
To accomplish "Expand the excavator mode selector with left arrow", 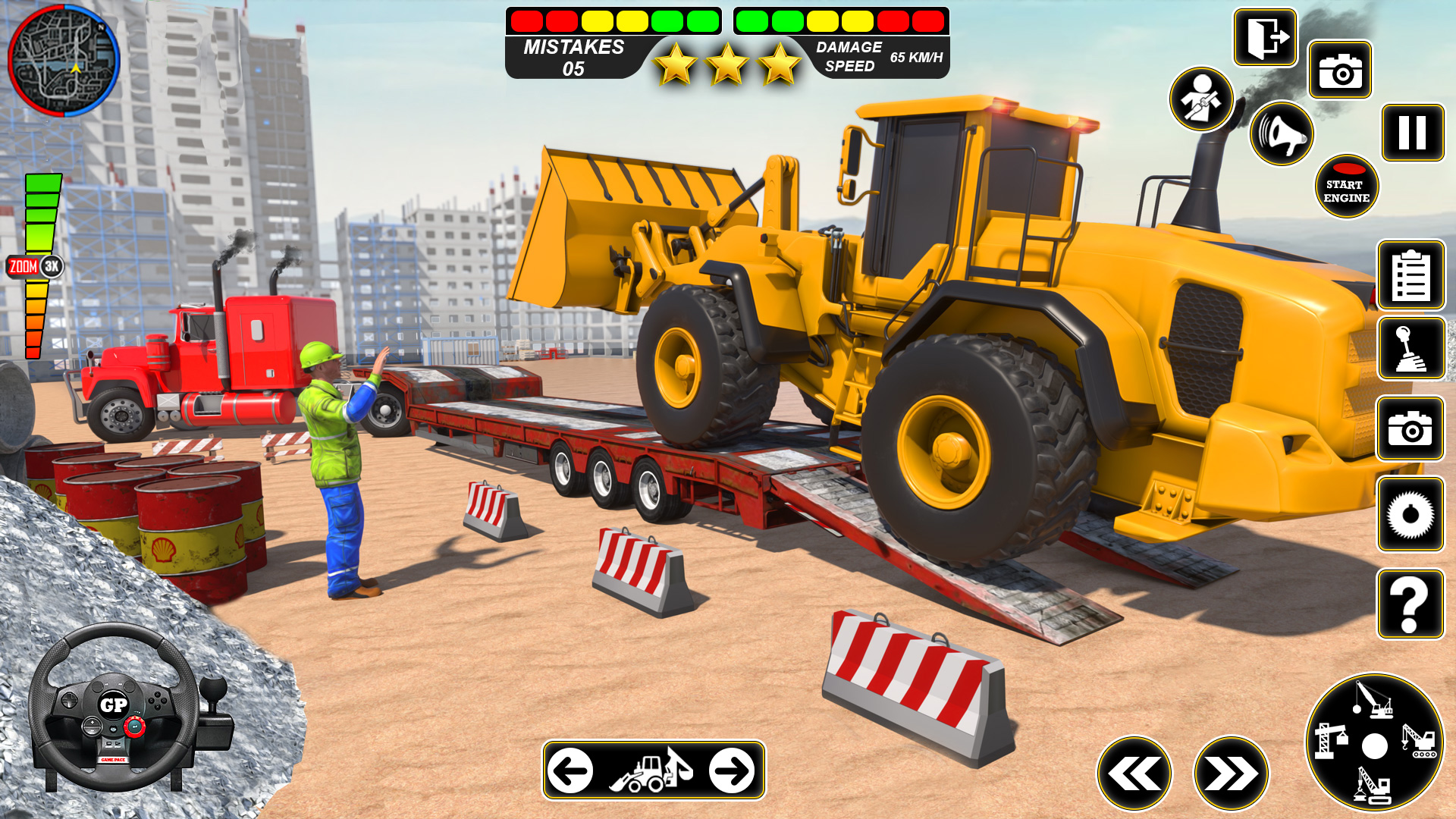I will [571, 771].
